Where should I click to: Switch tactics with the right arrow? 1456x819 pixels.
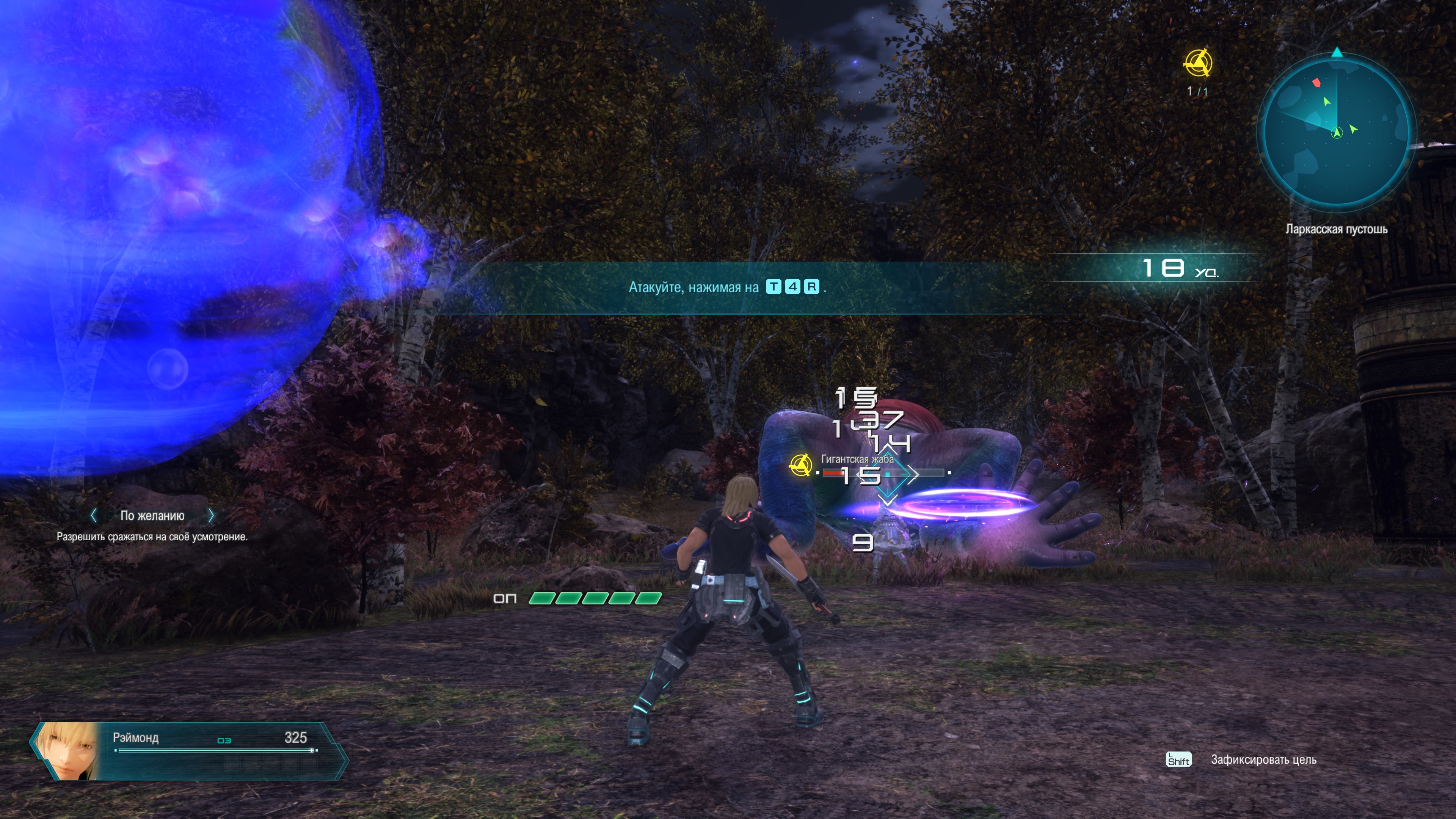212,515
